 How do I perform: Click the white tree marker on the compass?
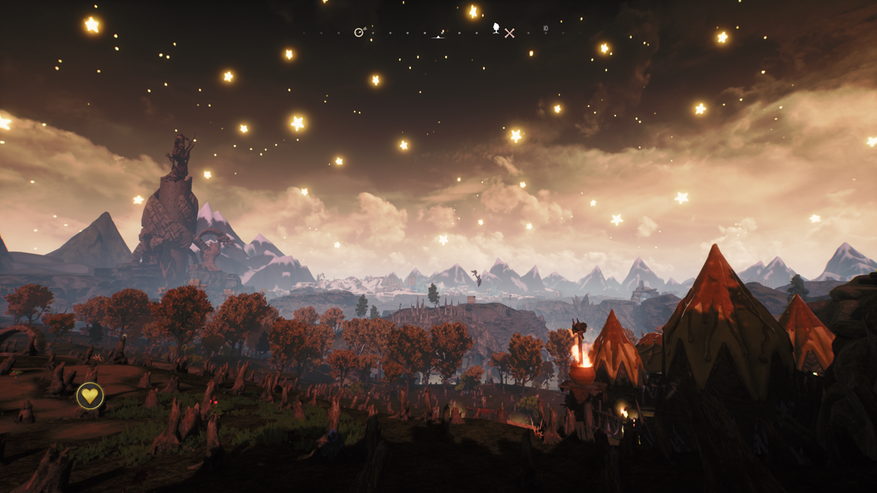tap(496, 28)
